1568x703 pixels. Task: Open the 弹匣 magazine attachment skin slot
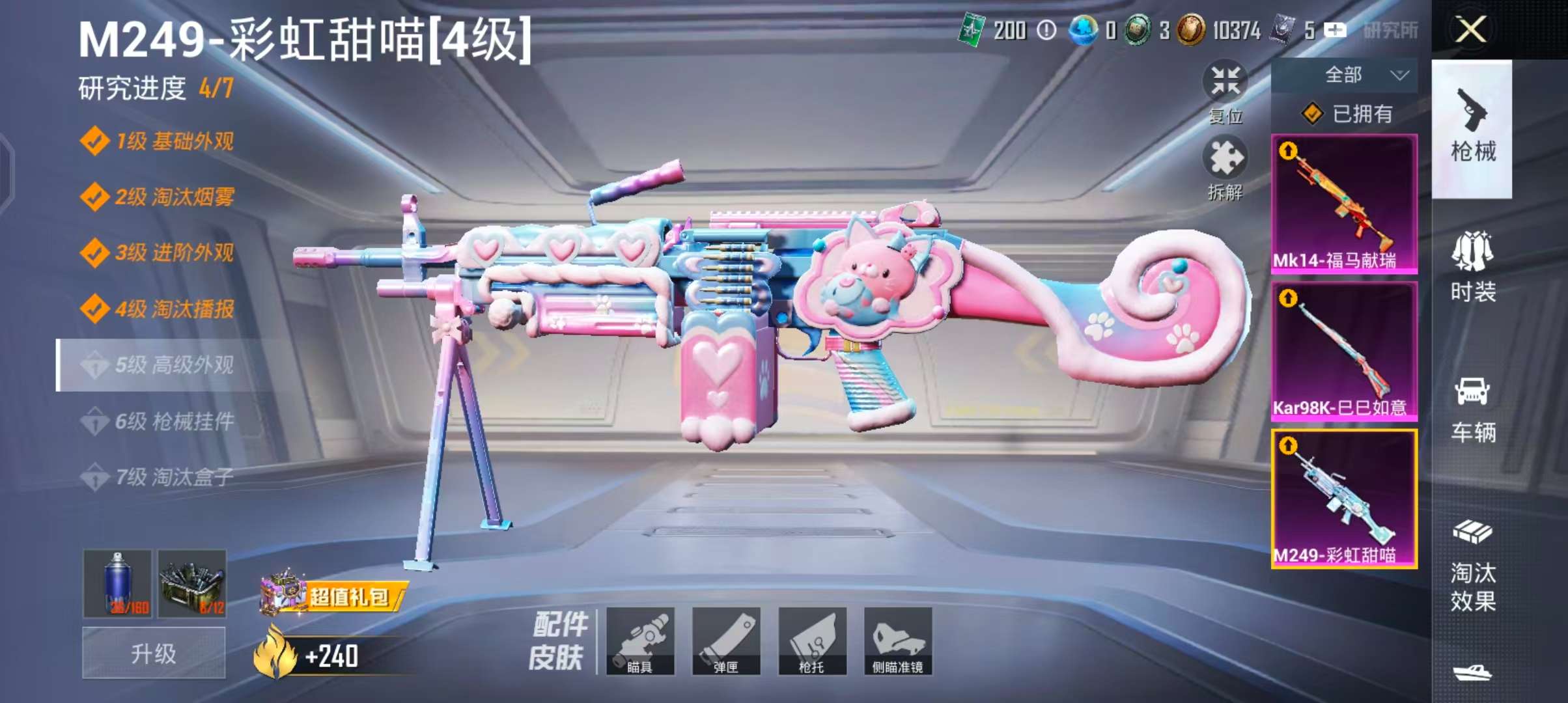(726, 641)
